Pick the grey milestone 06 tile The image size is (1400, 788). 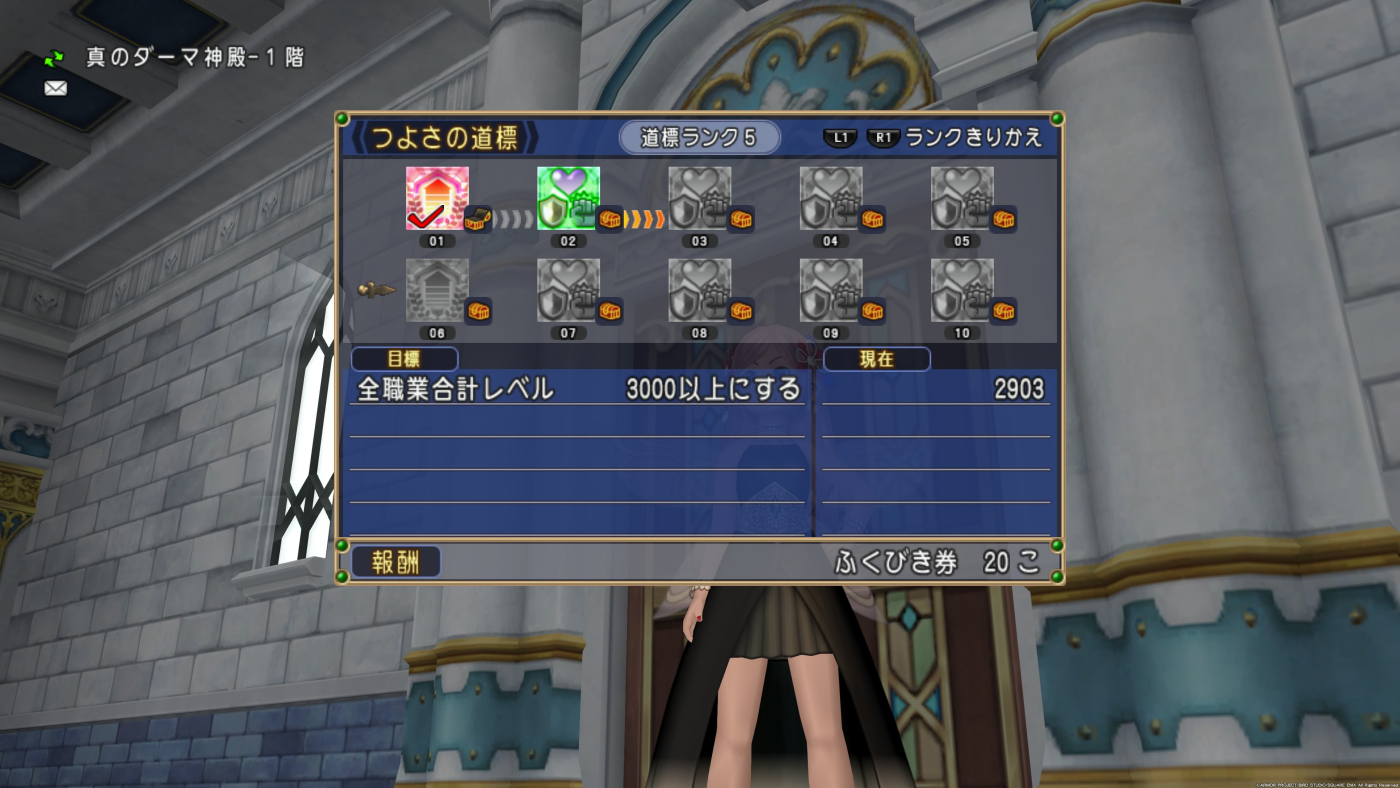click(436, 290)
